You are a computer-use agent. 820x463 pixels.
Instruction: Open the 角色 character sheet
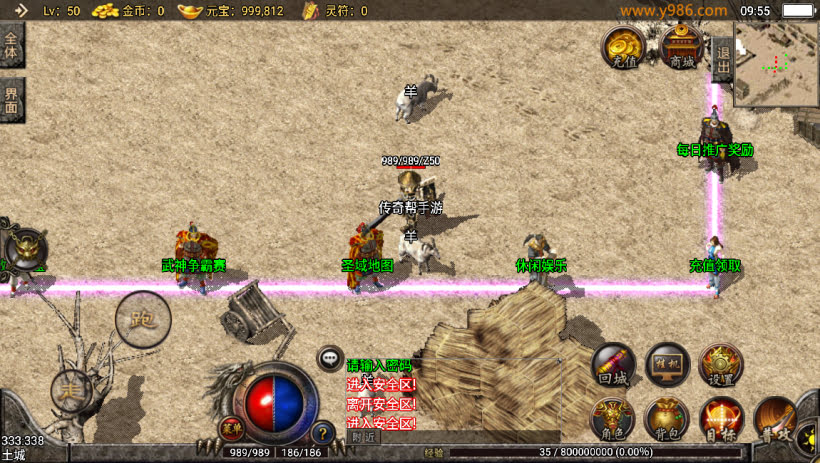pyautogui.click(x=612, y=415)
